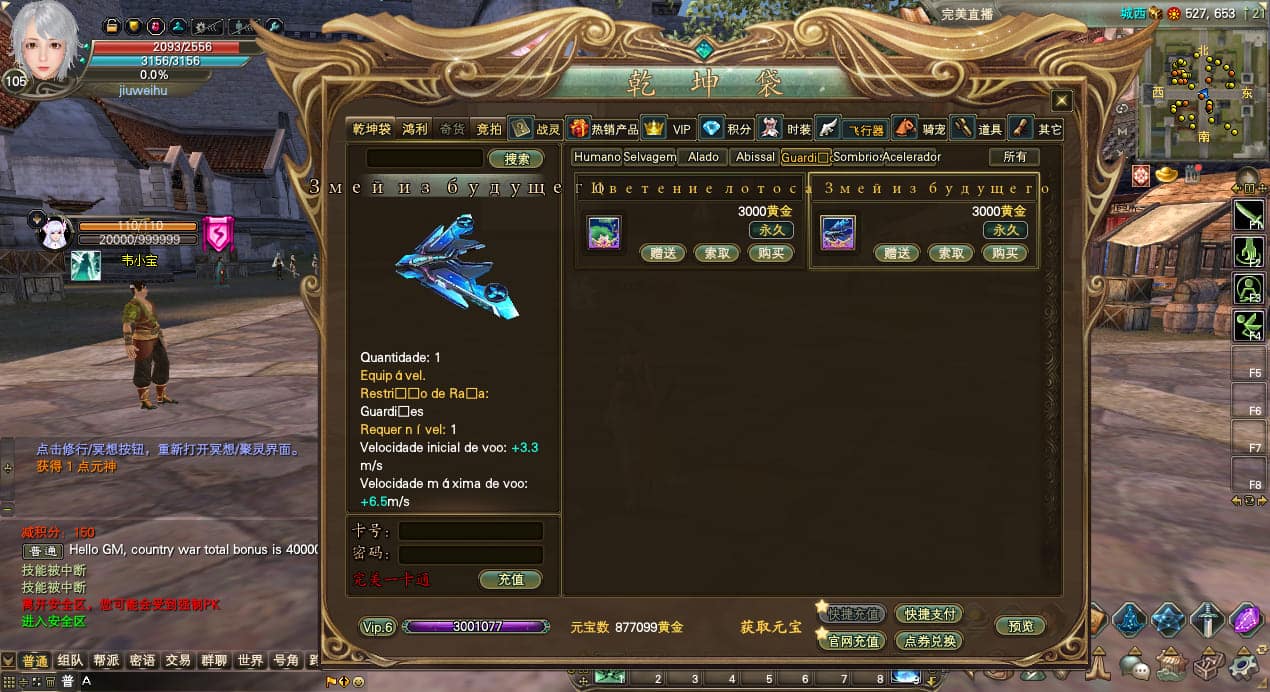Choose the Abissal race filter
This screenshot has height=692, width=1270.
[x=754, y=157]
